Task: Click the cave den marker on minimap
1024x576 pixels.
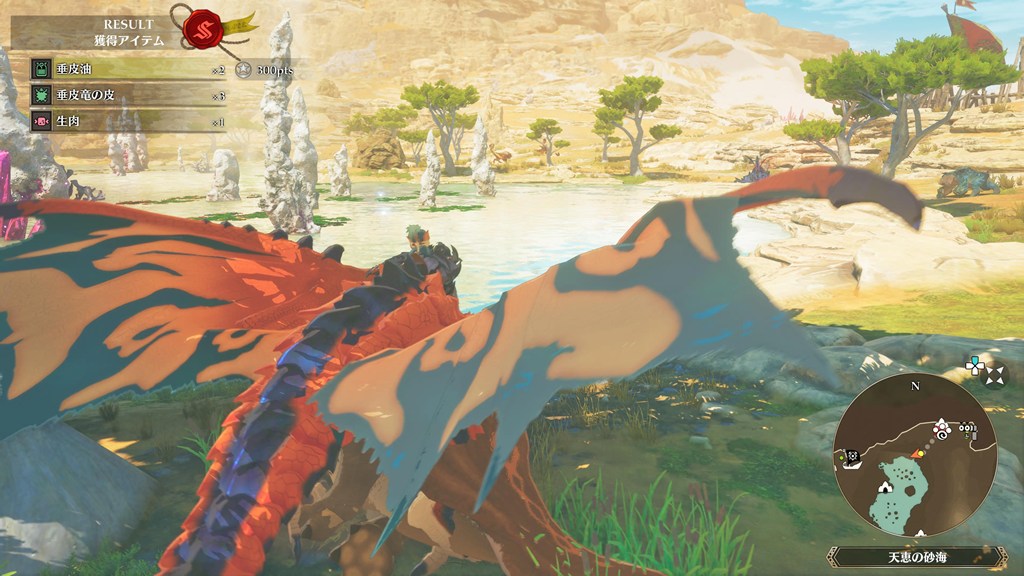Action: click(885, 488)
